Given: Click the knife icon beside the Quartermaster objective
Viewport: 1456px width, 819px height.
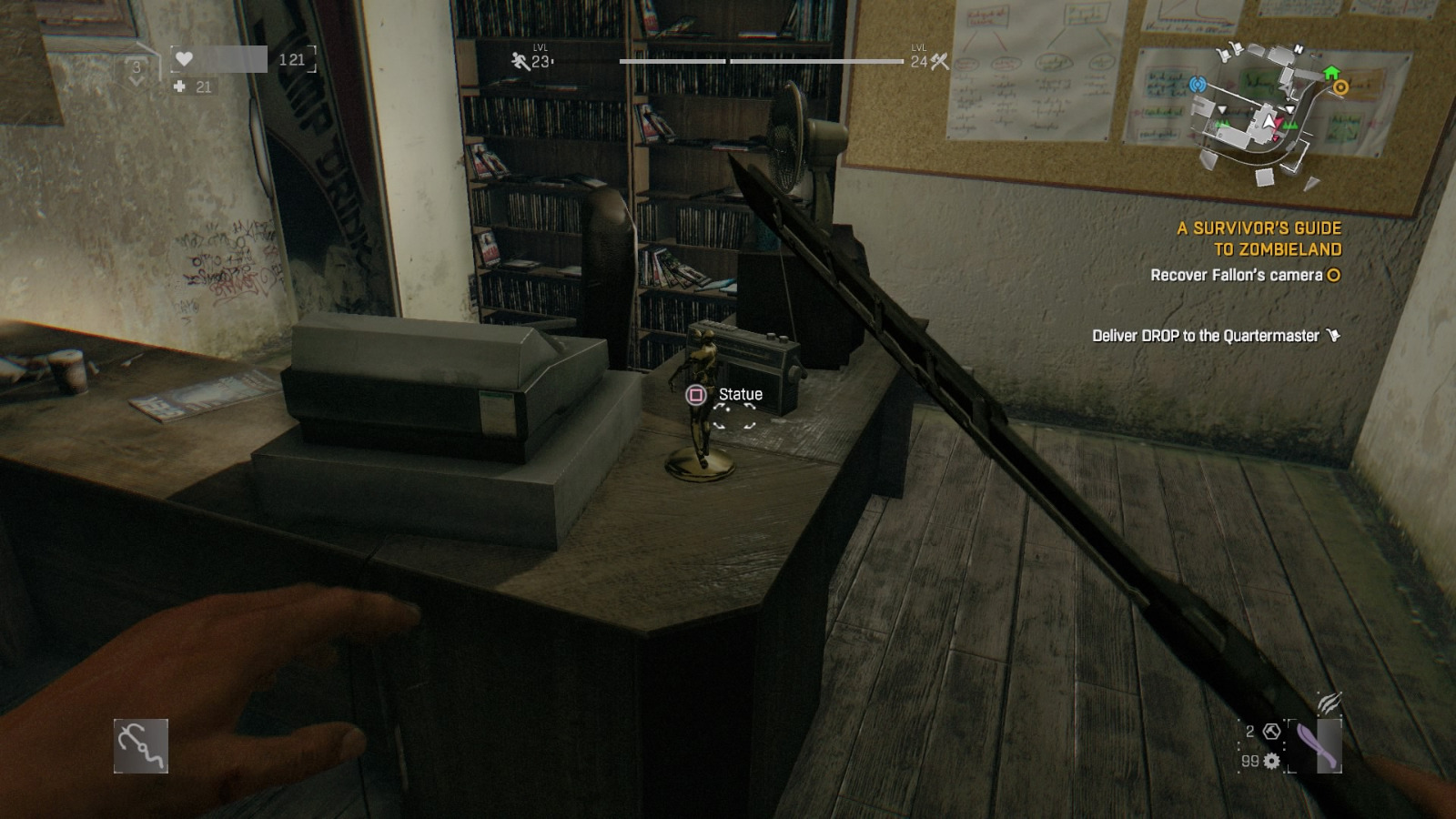Looking at the screenshot, I should pyautogui.click(x=1331, y=335).
